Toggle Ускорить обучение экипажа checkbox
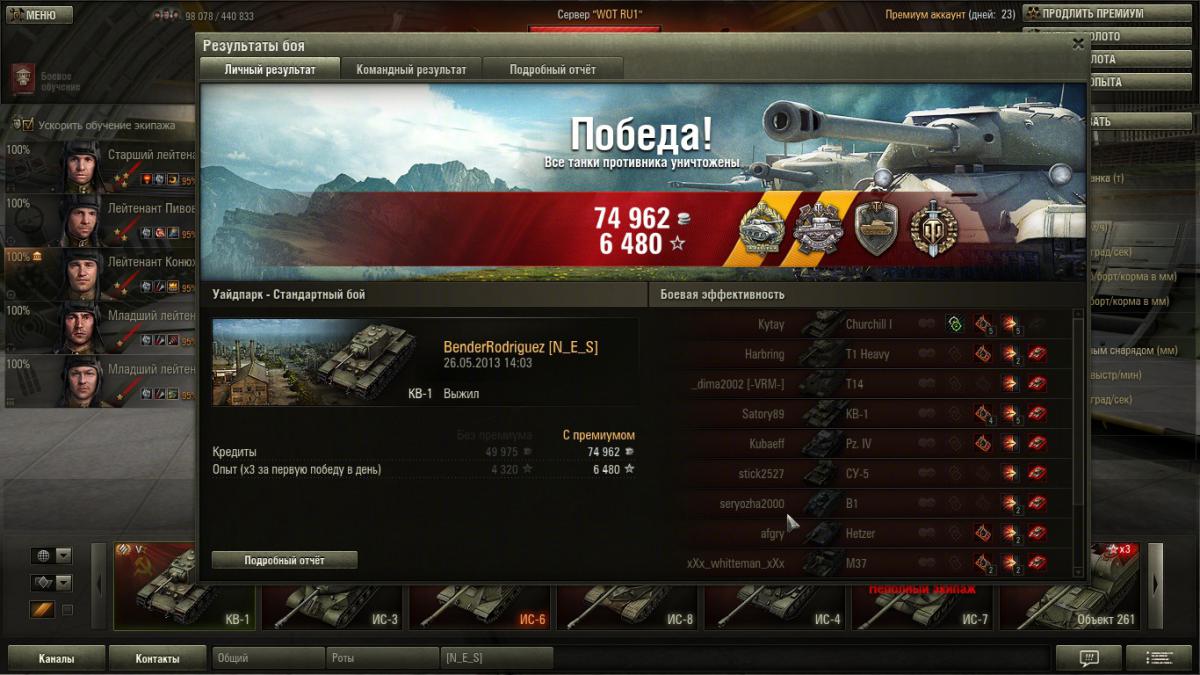The height and width of the screenshot is (675, 1200). click(27, 125)
